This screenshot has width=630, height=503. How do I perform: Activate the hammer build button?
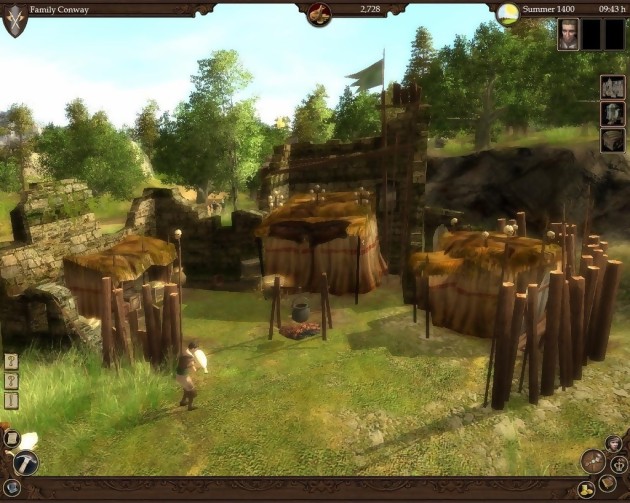(x=26, y=462)
